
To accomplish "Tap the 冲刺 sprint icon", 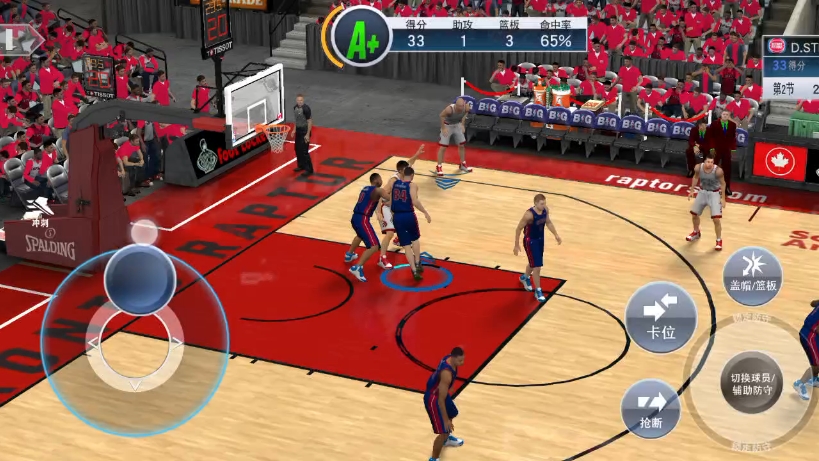I will point(41,211).
